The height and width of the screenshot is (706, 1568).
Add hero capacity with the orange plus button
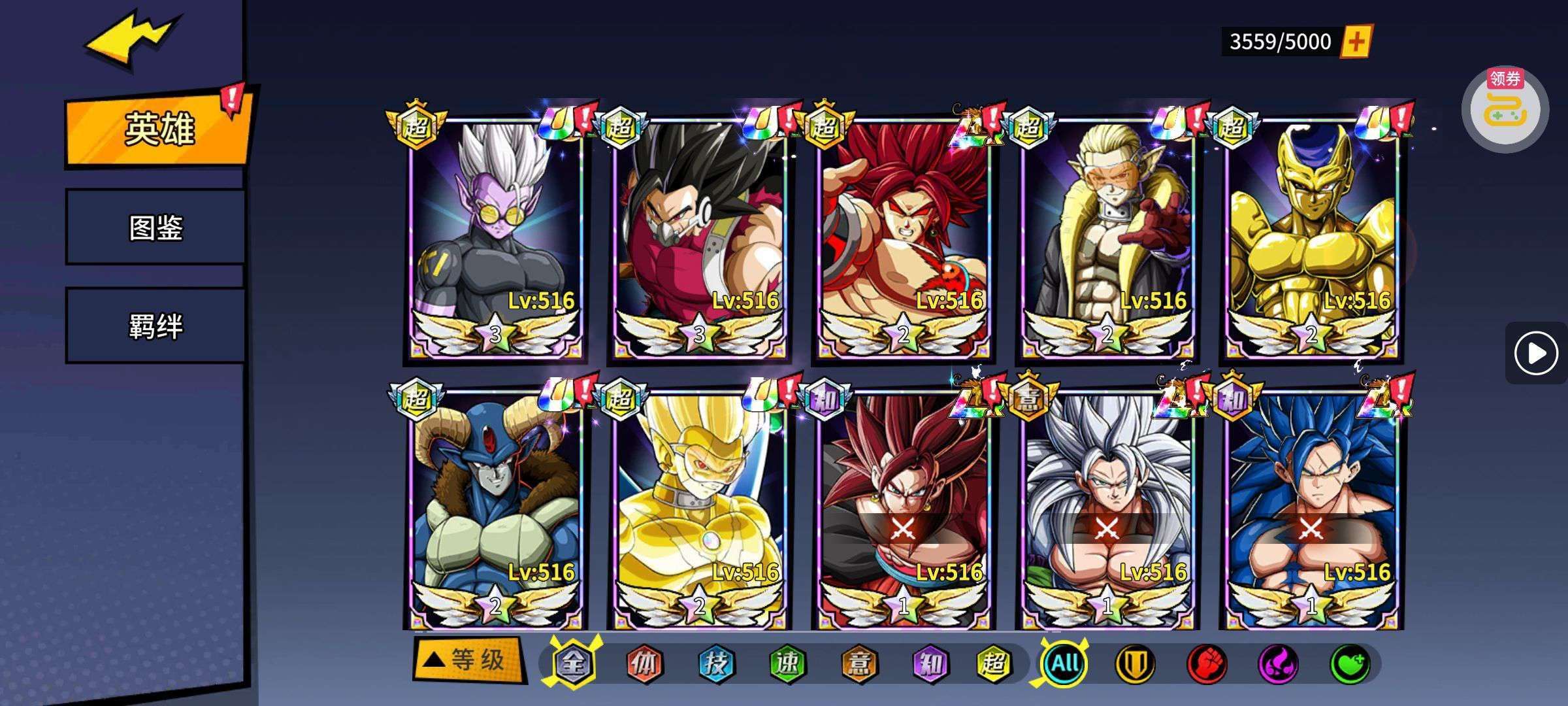click(1356, 42)
